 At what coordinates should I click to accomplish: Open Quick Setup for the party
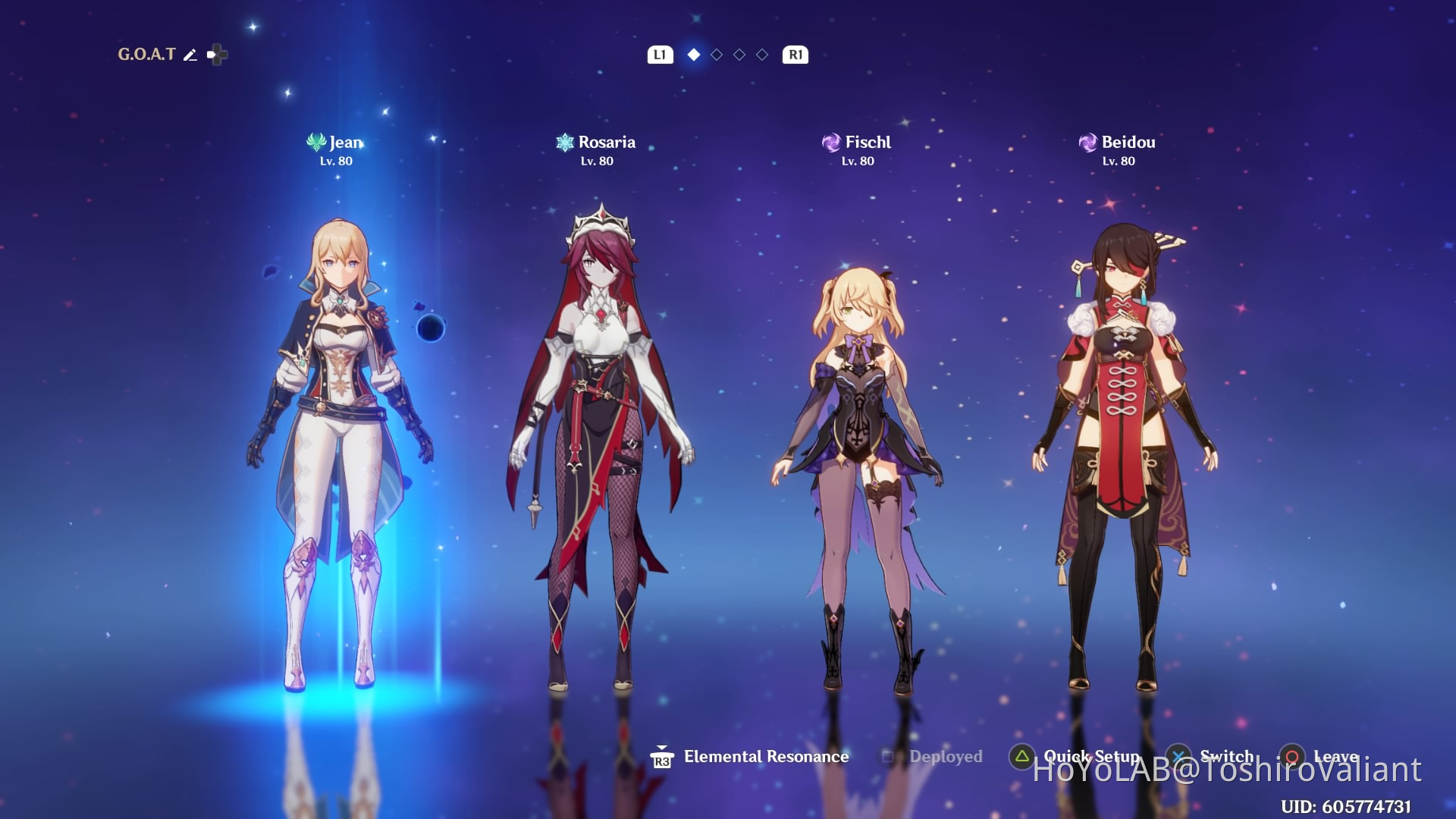pos(1090,757)
